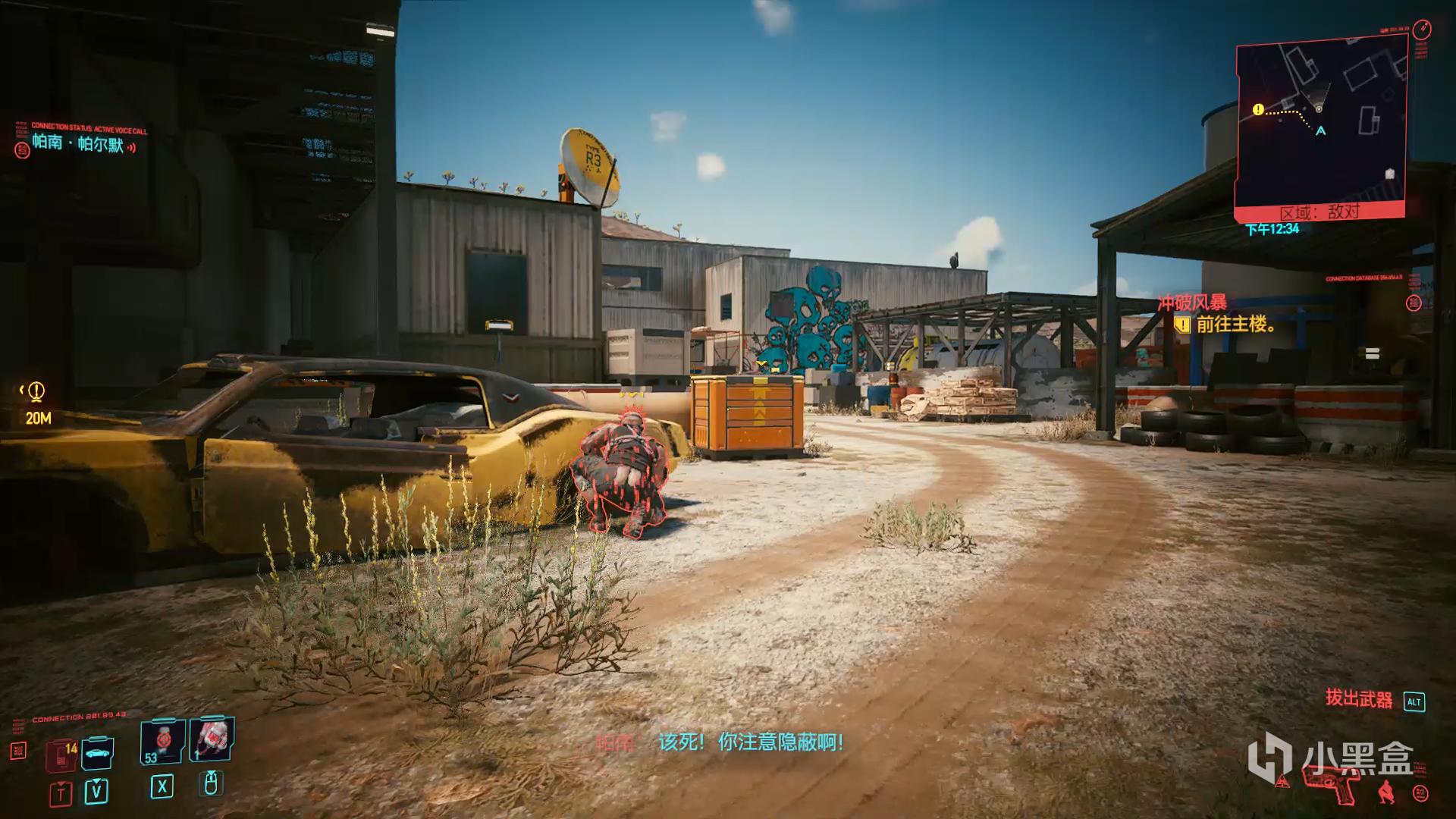Click the compass icon above the minimap

click(x=1422, y=30)
